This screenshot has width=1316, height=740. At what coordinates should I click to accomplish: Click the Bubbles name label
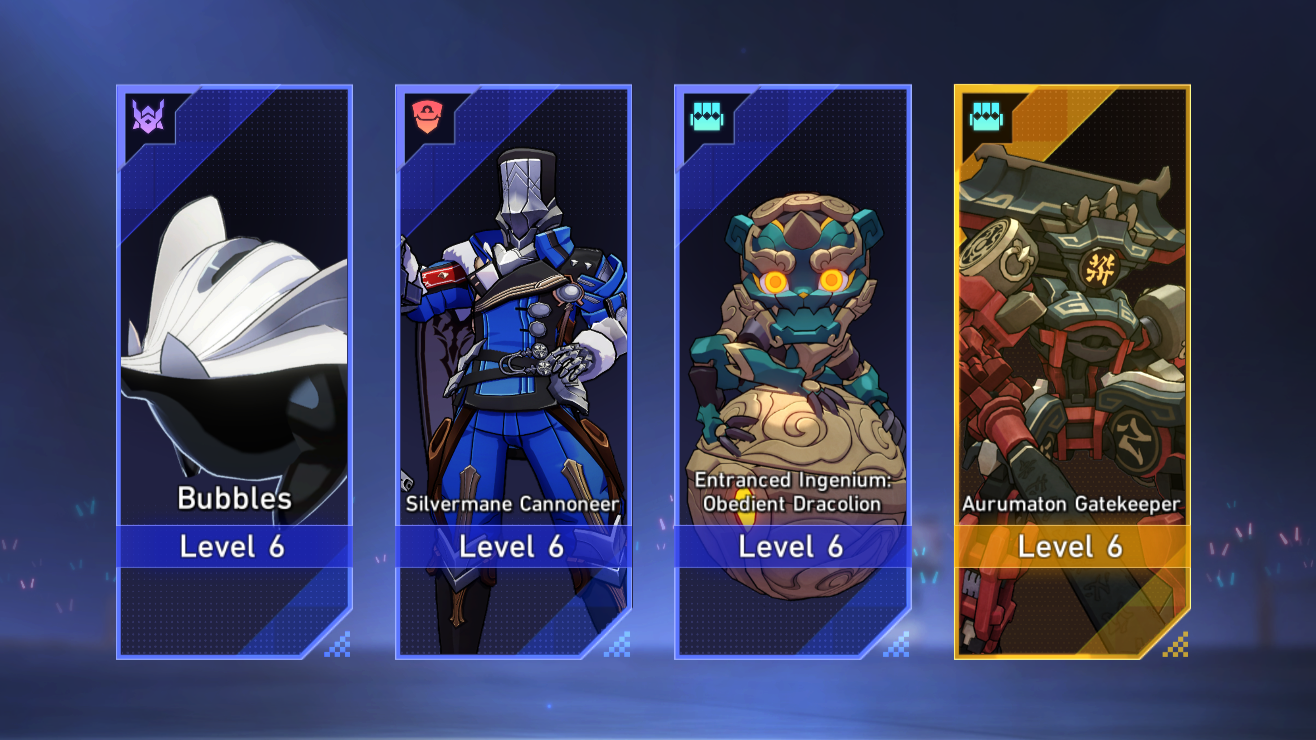coord(234,500)
